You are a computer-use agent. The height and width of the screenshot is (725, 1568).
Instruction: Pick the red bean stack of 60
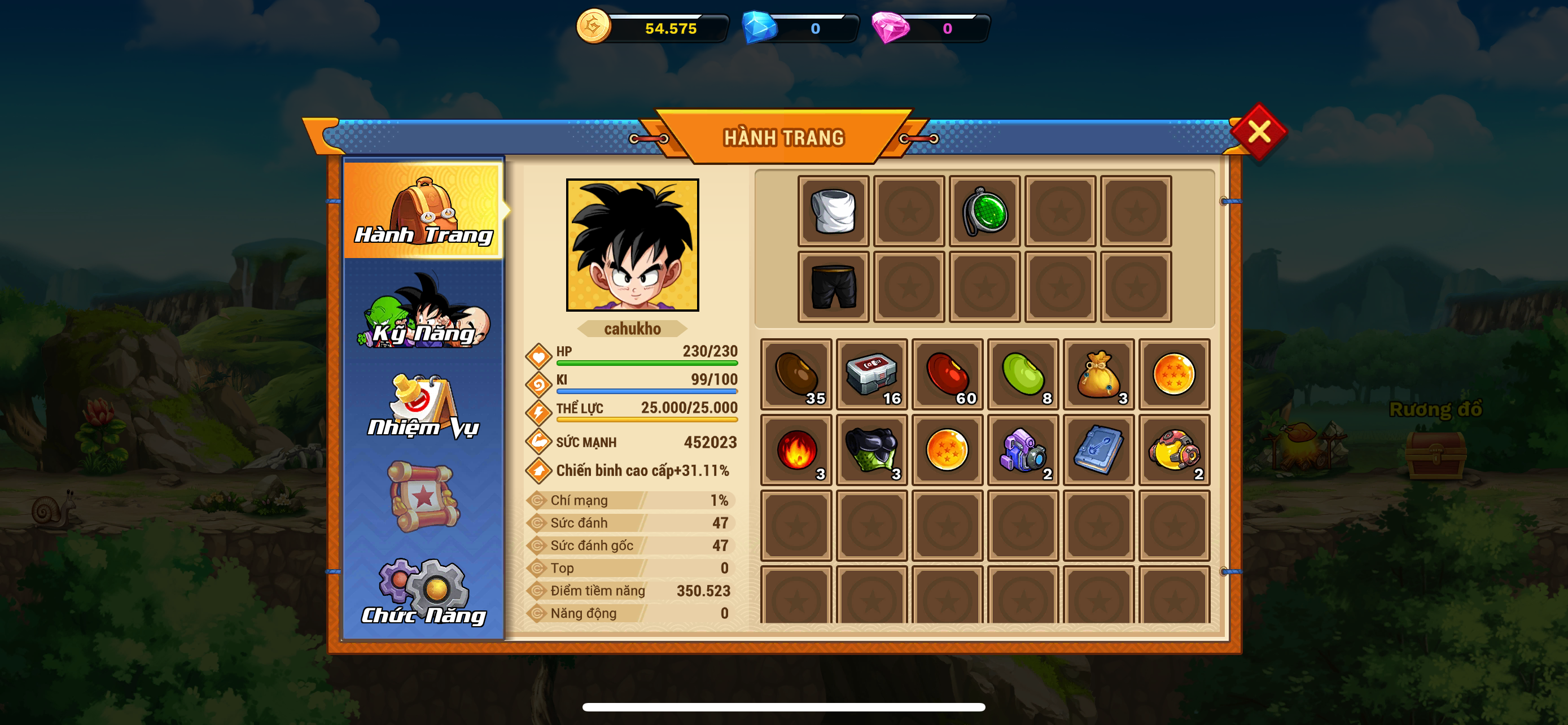coord(947,374)
